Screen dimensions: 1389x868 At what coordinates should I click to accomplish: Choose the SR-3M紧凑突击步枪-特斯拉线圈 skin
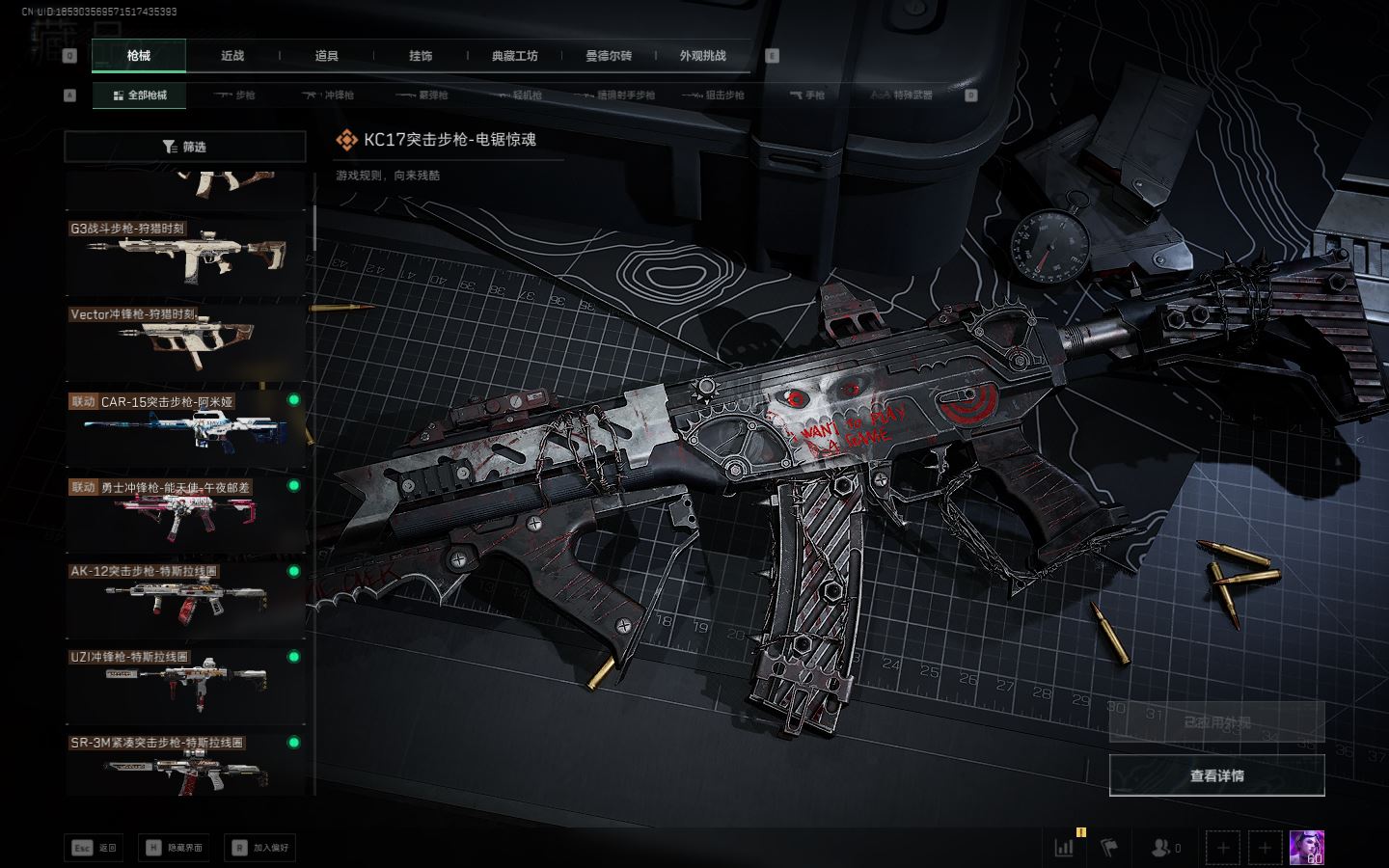(x=185, y=766)
